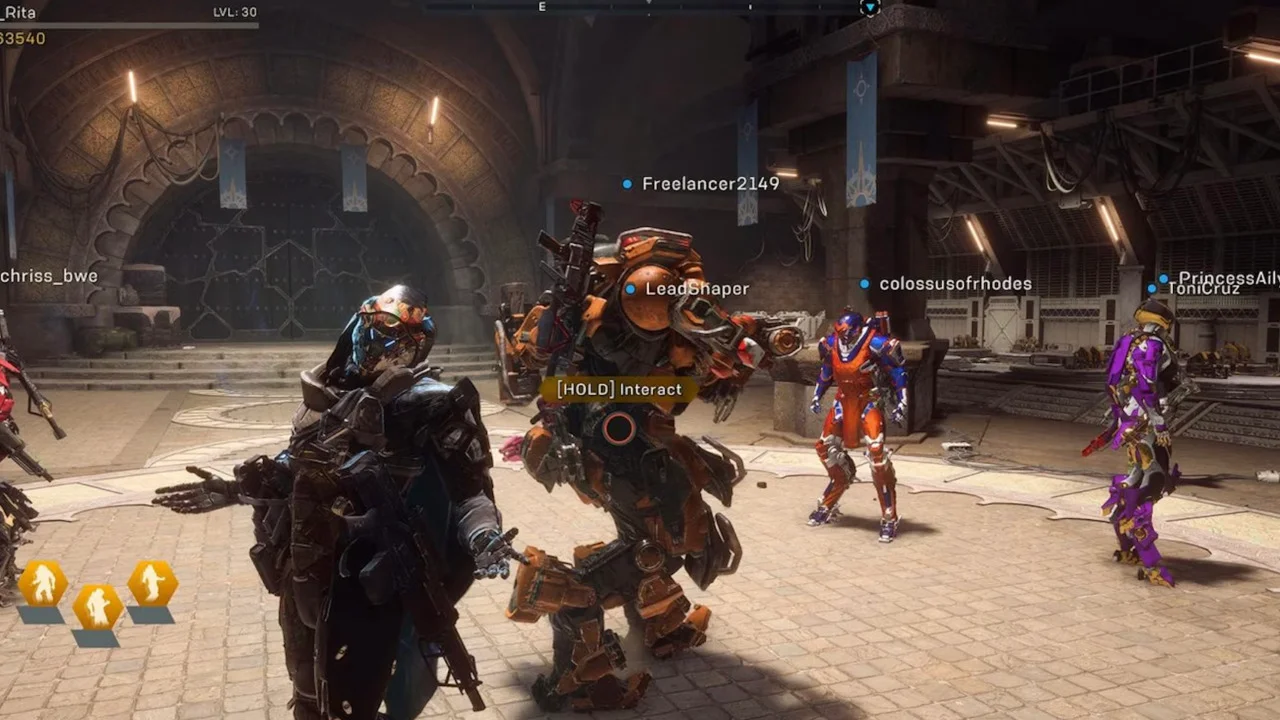Viewport: 1280px width, 720px height.
Task: Click the compass E heading marker
Action: point(542,7)
